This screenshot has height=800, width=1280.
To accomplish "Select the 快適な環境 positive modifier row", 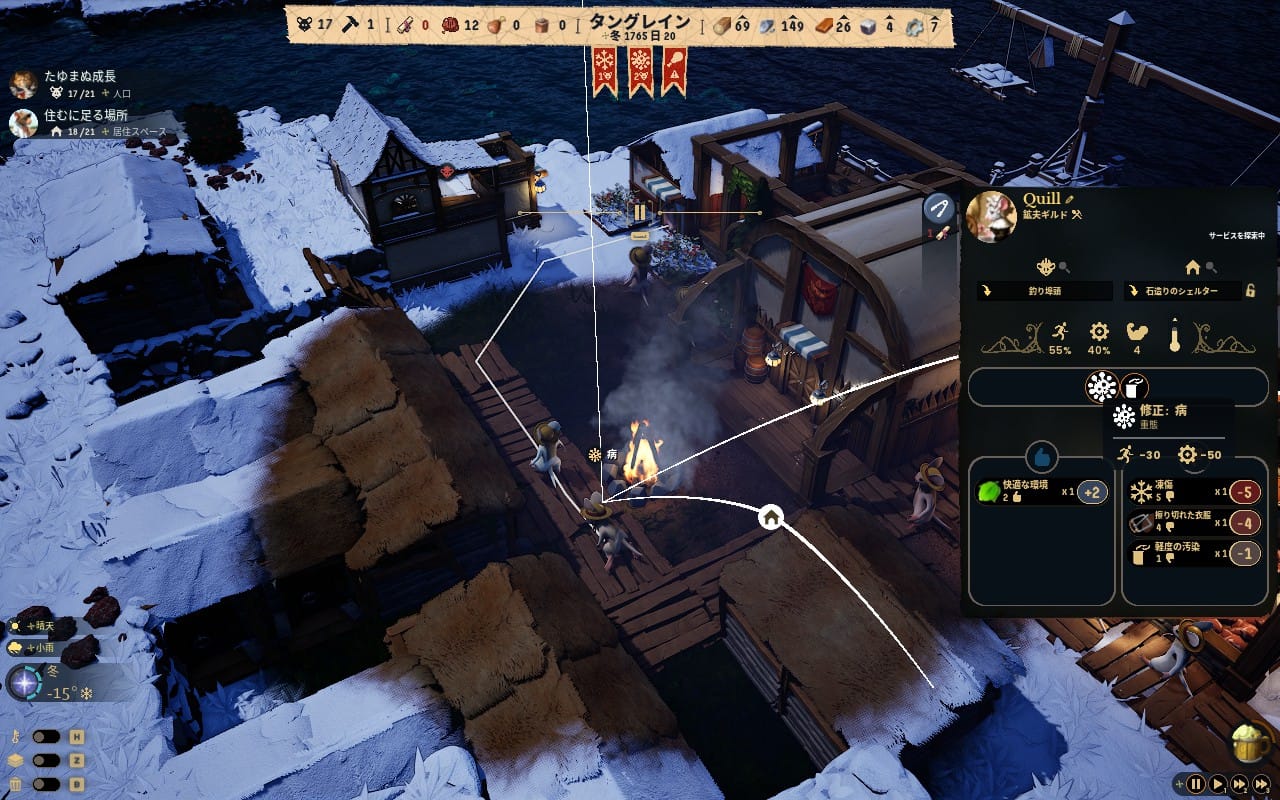I will 1041,492.
